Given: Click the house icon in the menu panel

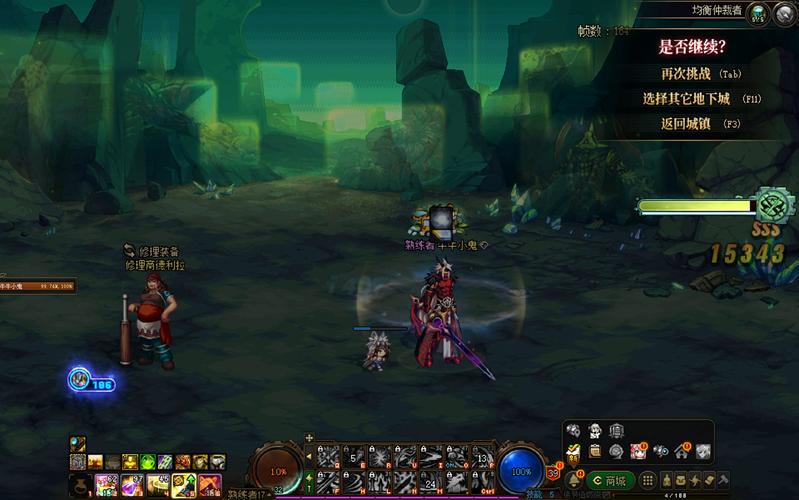Looking at the screenshot, I should click(683, 451).
